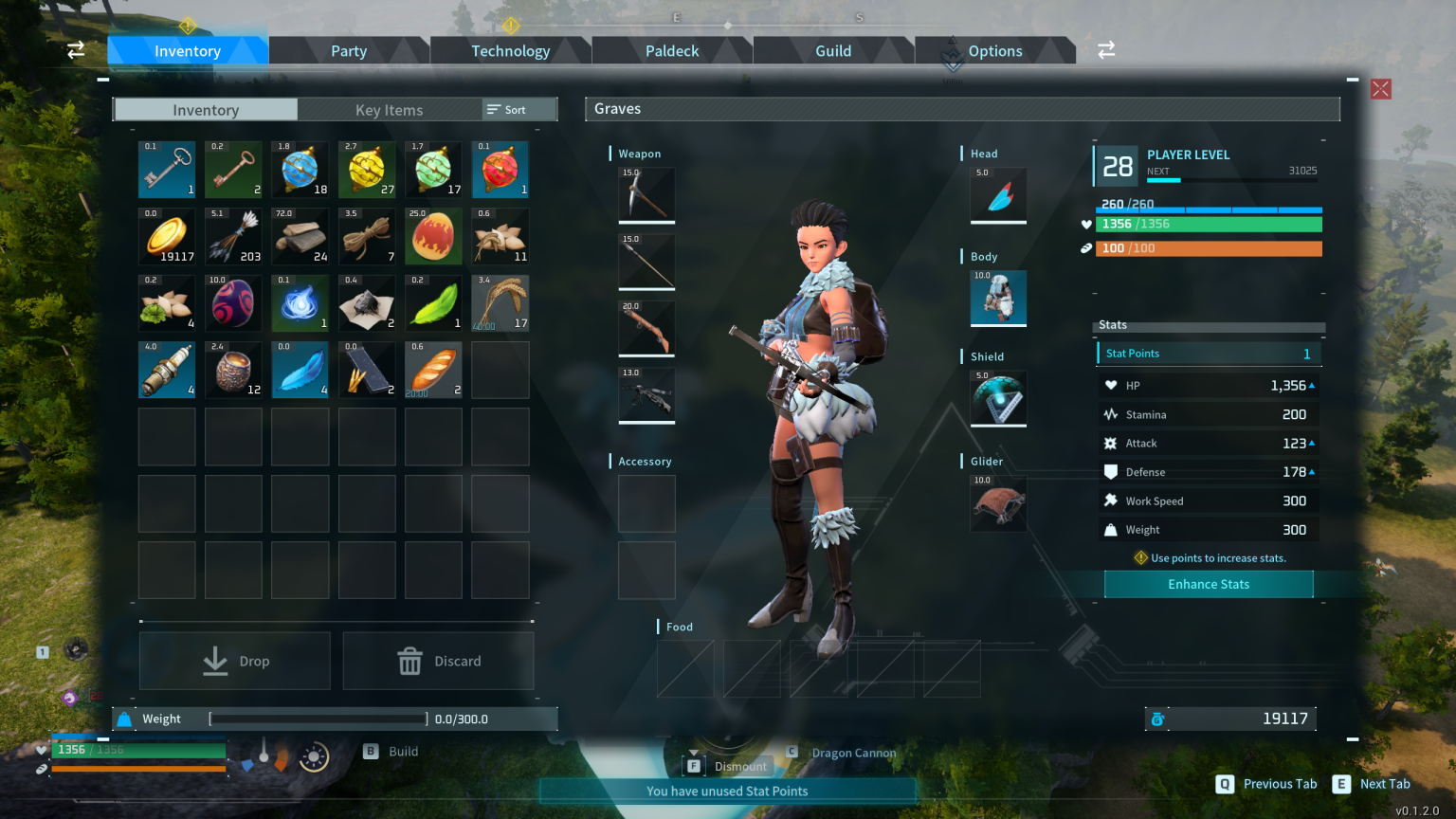Click the Defense shield icon
This screenshot has height=819, width=1456.
click(x=1111, y=471)
